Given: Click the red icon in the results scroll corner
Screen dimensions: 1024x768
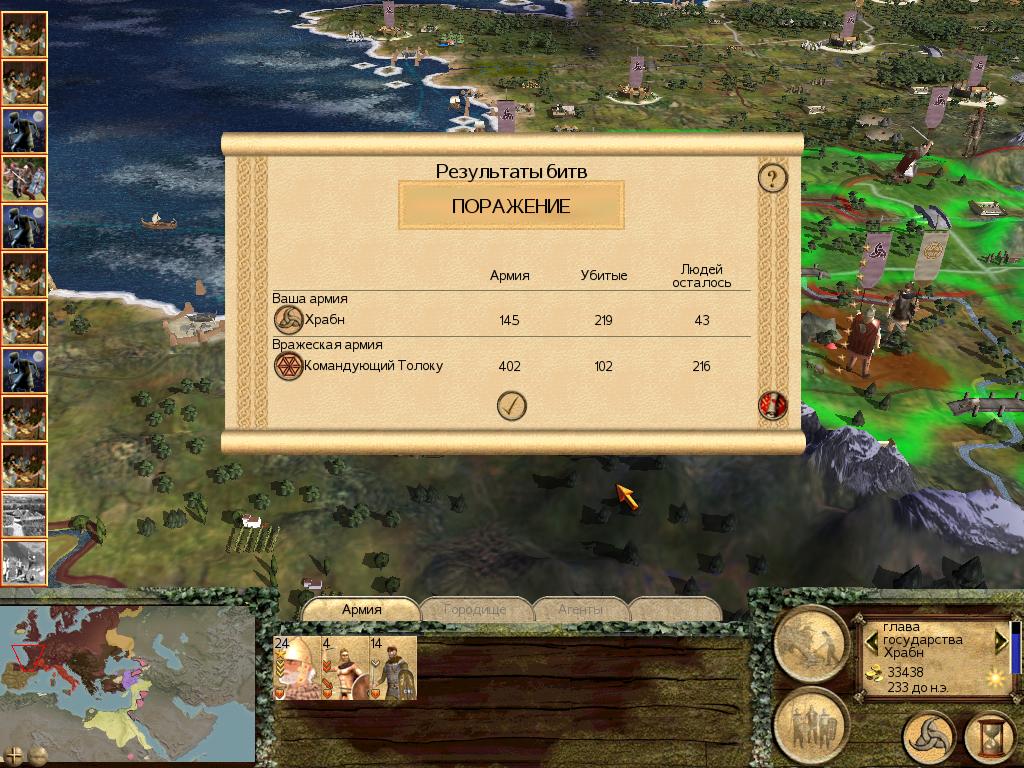Looking at the screenshot, I should click(x=773, y=405).
